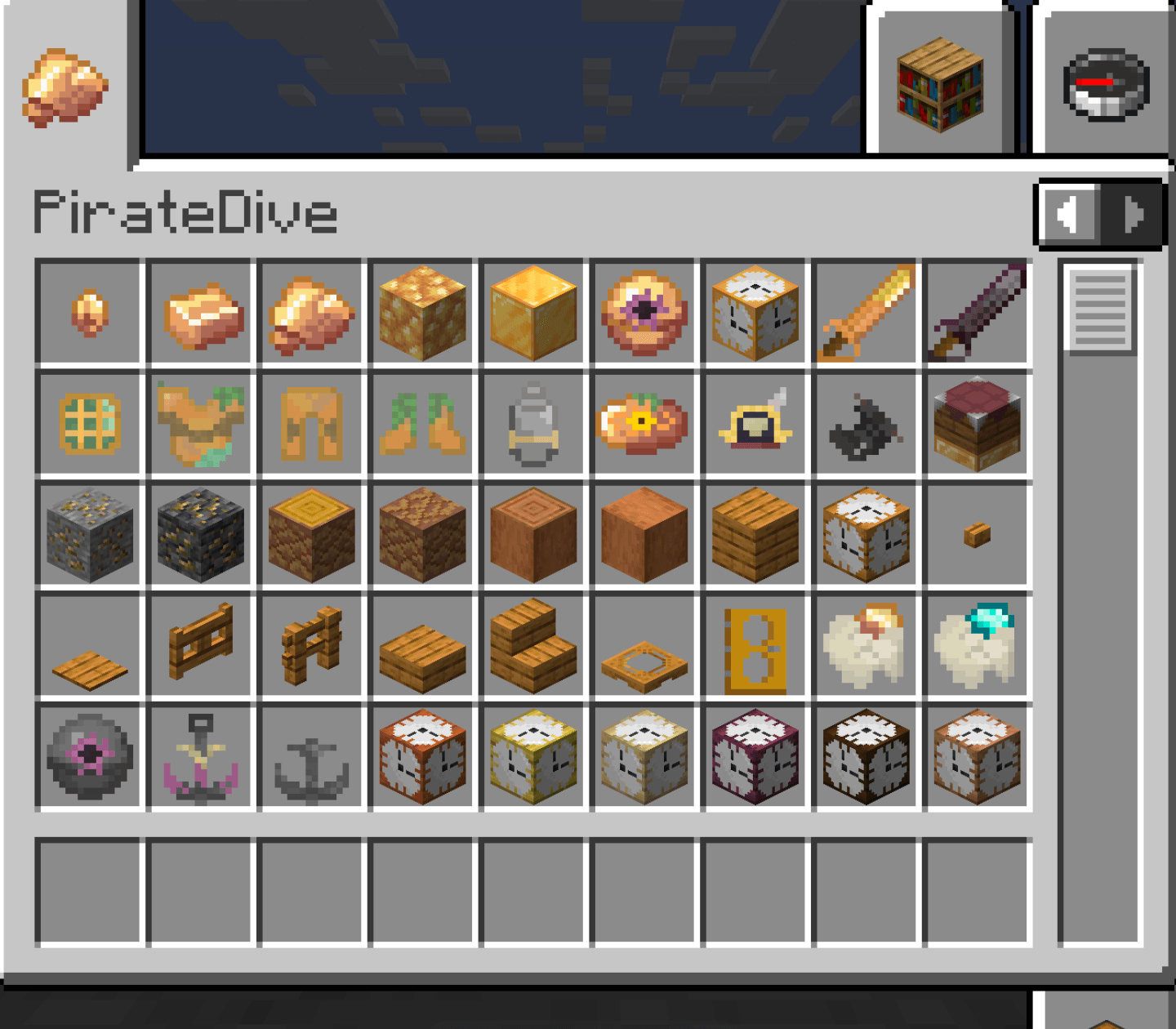This screenshot has height=1029, width=1176.
Task: Click the copper ore block
Action: tap(90, 535)
